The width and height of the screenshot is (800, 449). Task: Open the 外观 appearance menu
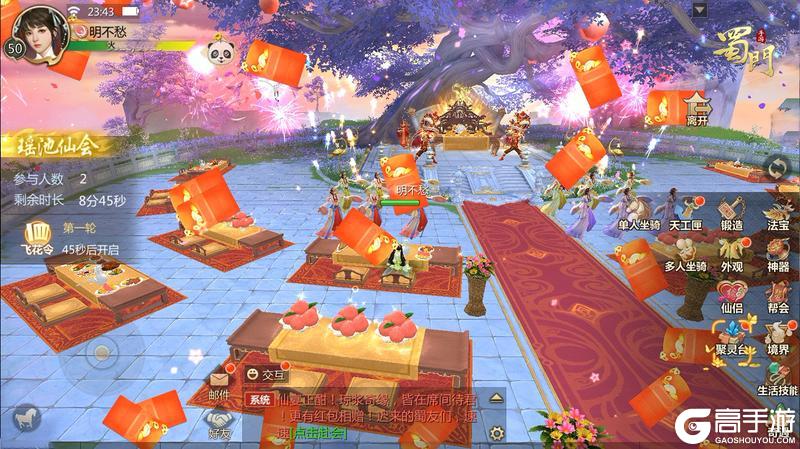[x=731, y=254]
